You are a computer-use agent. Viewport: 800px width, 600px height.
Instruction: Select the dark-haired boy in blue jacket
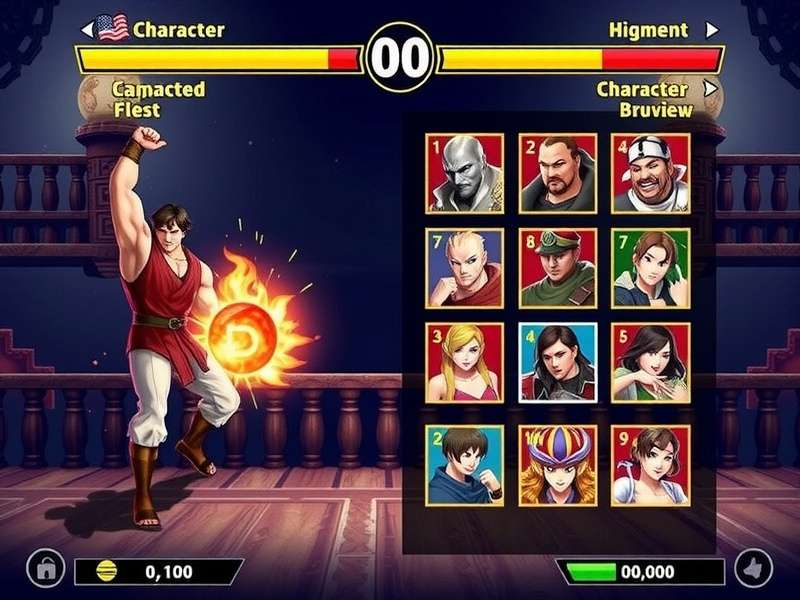pyautogui.click(x=464, y=465)
